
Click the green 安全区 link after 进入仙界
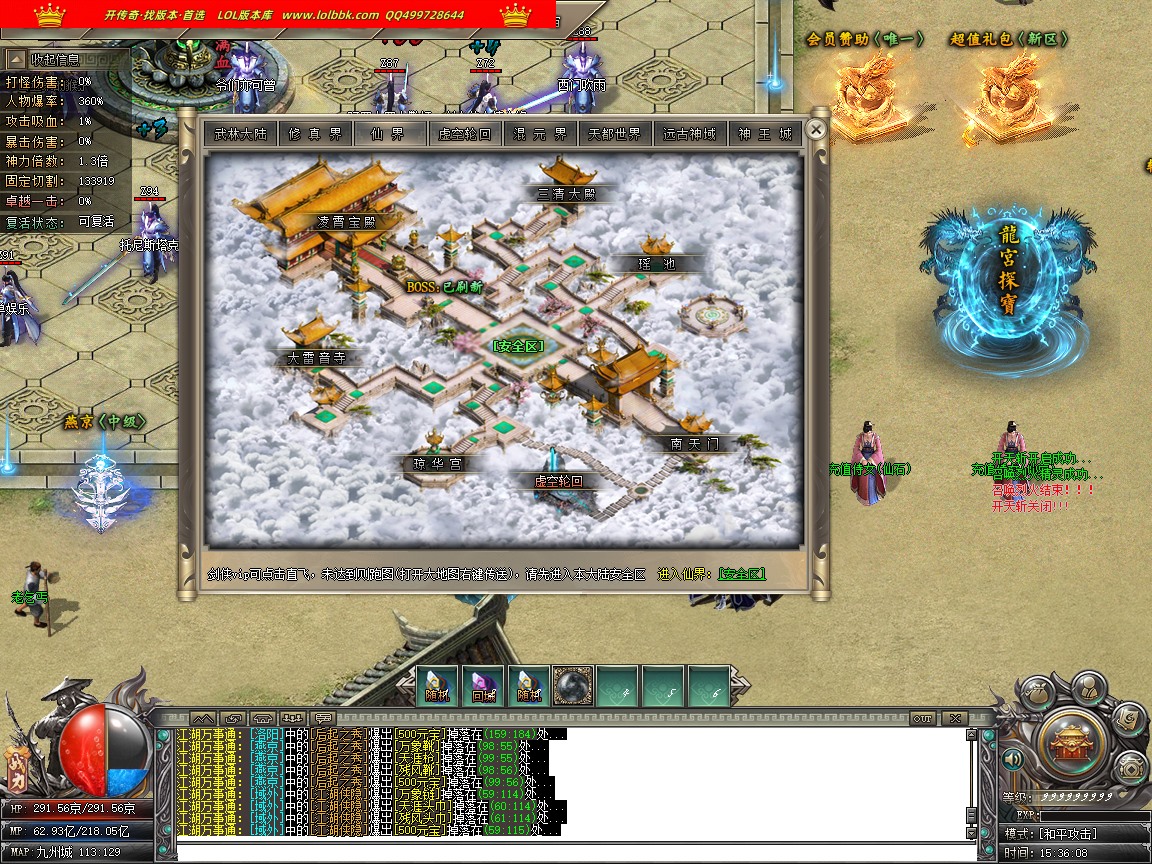741,574
